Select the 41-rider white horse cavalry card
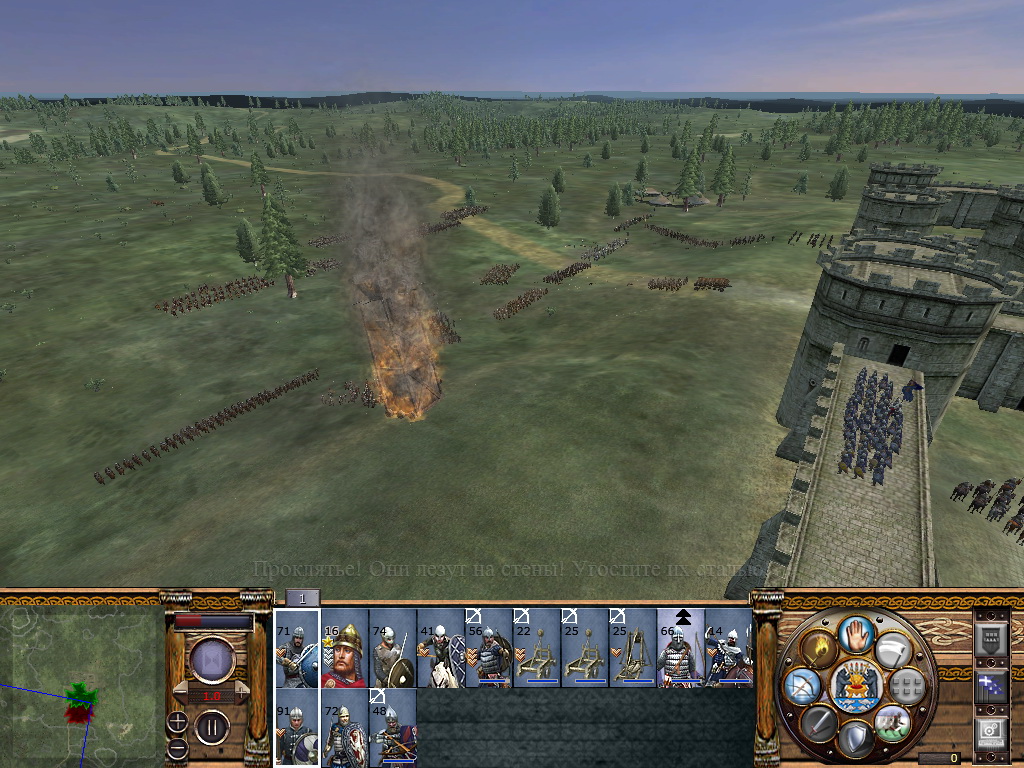Screen dimensions: 1024x768 [x=441, y=648]
